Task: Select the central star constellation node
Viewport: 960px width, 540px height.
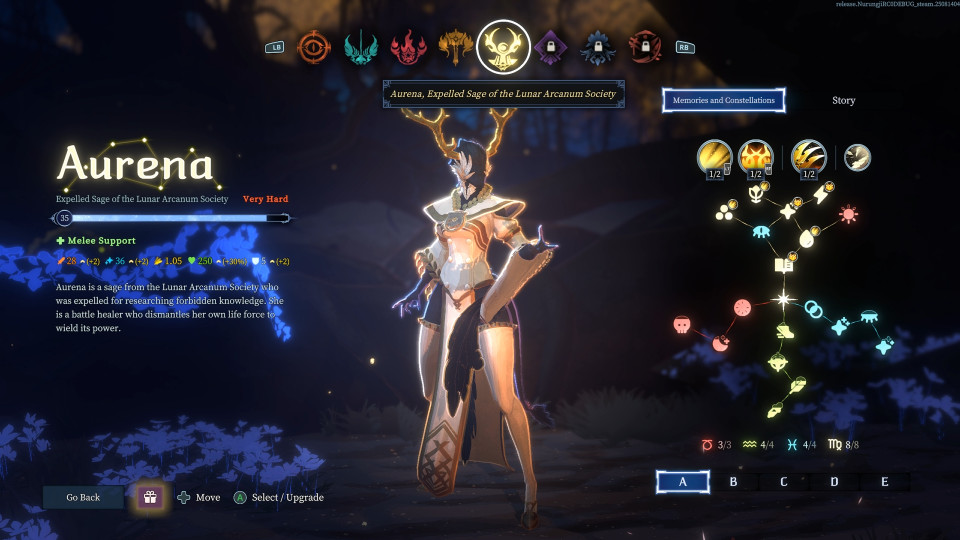Action: (x=784, y=299)
